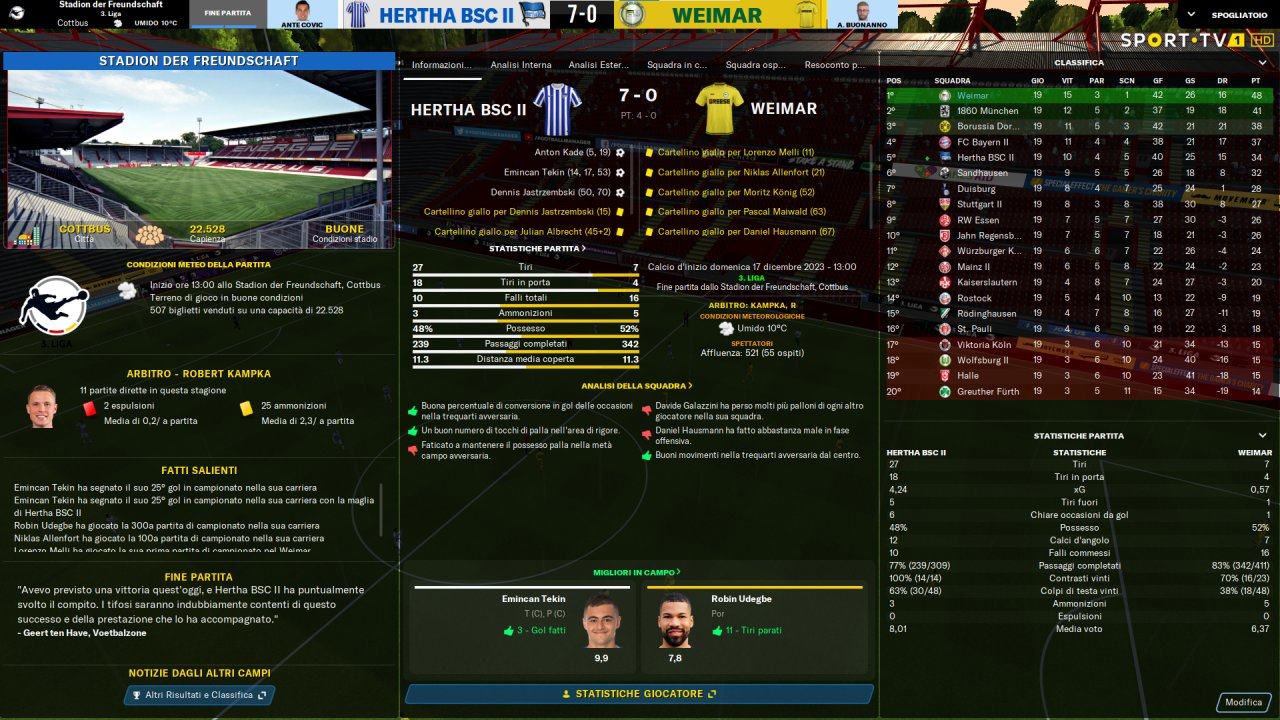Open the Analisi della Squadra section
The image size is (1280, 720).
click(637, 385)
